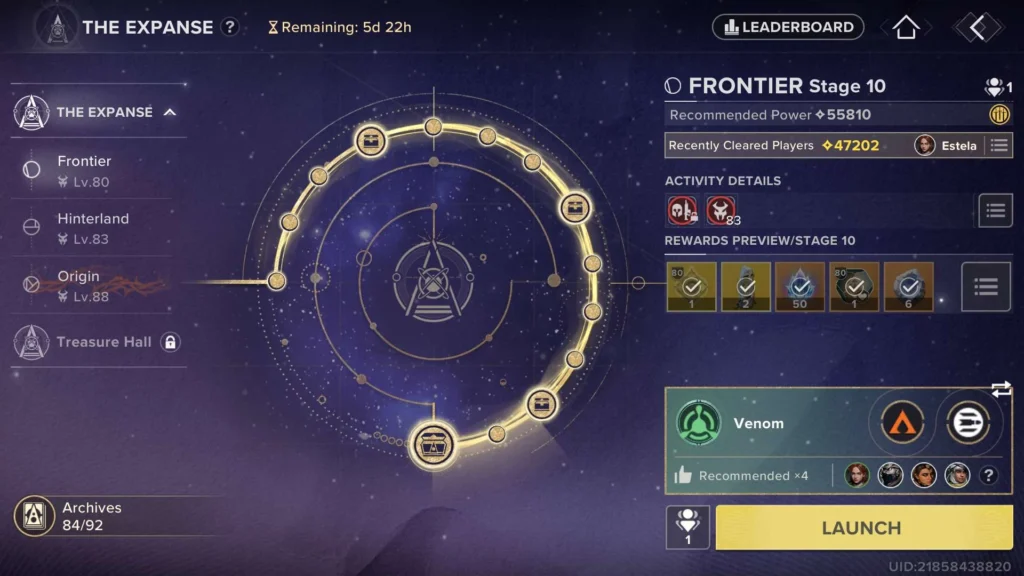This screenshot has width=1024, height=576.
Task: Click the team size button beside Launch
Action: tap(688, 527)
